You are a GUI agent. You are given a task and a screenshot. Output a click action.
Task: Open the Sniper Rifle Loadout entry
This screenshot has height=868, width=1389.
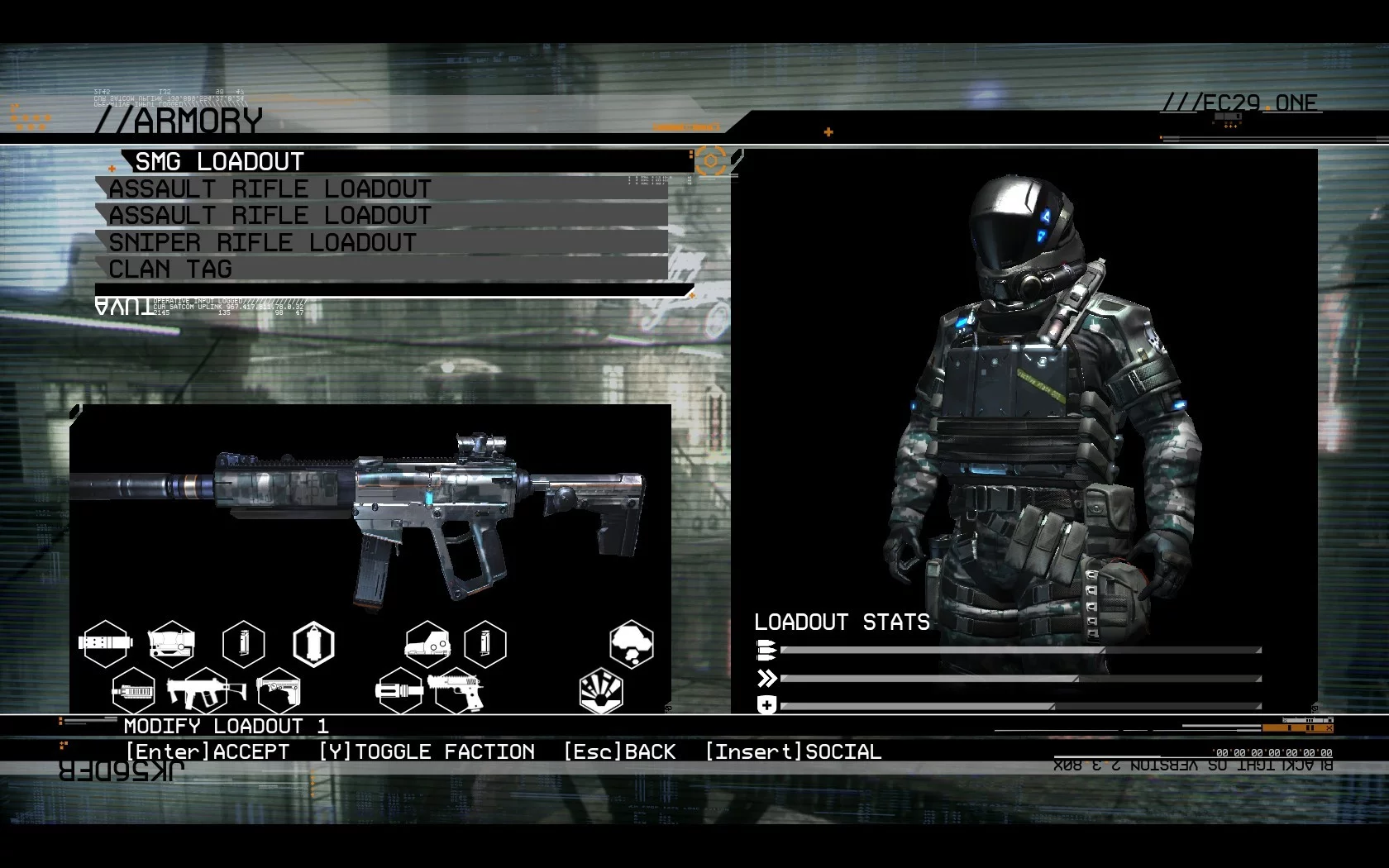(x=263, y=242)
